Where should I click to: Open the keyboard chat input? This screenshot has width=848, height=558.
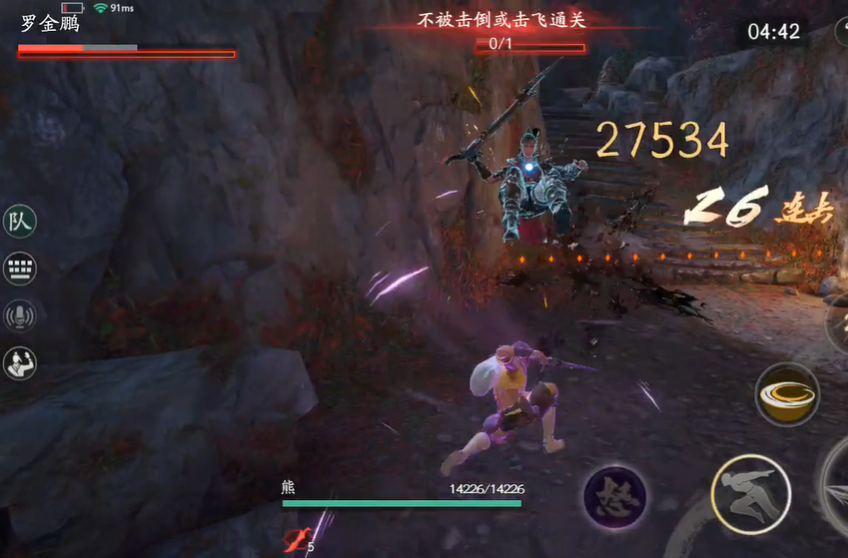[19, 268]
